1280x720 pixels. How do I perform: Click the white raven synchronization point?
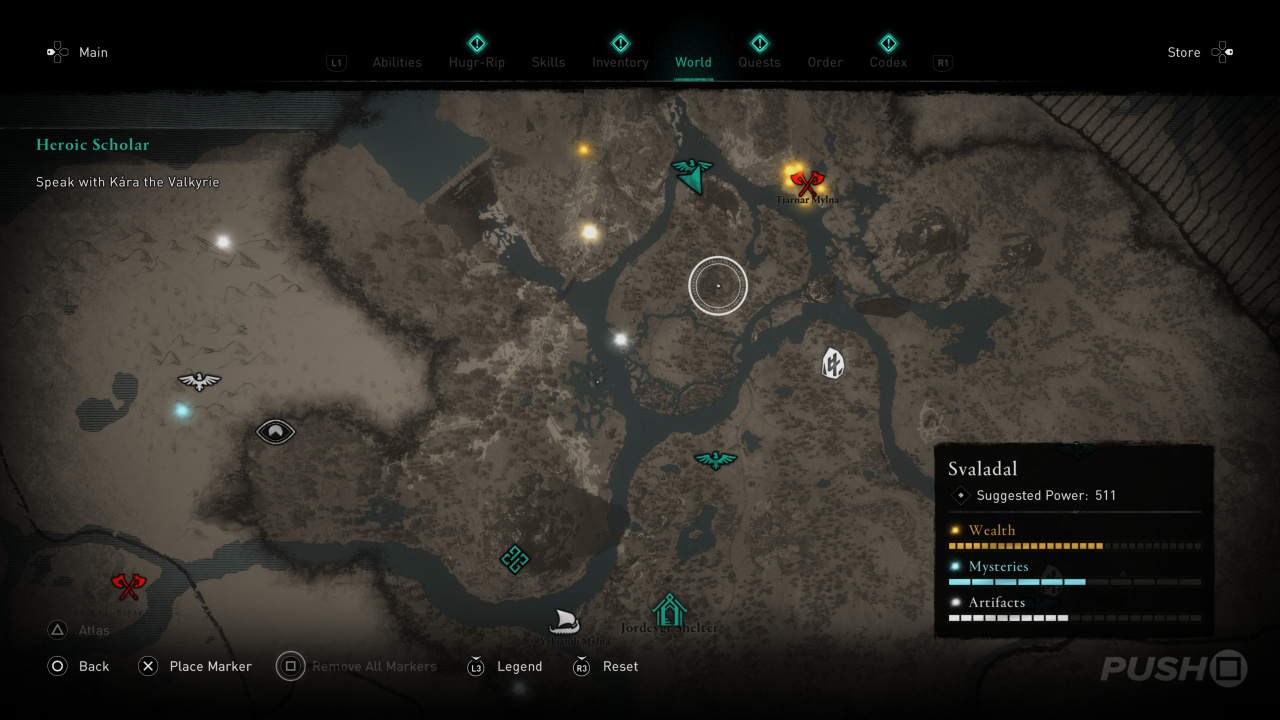click(x=199, y=381)
